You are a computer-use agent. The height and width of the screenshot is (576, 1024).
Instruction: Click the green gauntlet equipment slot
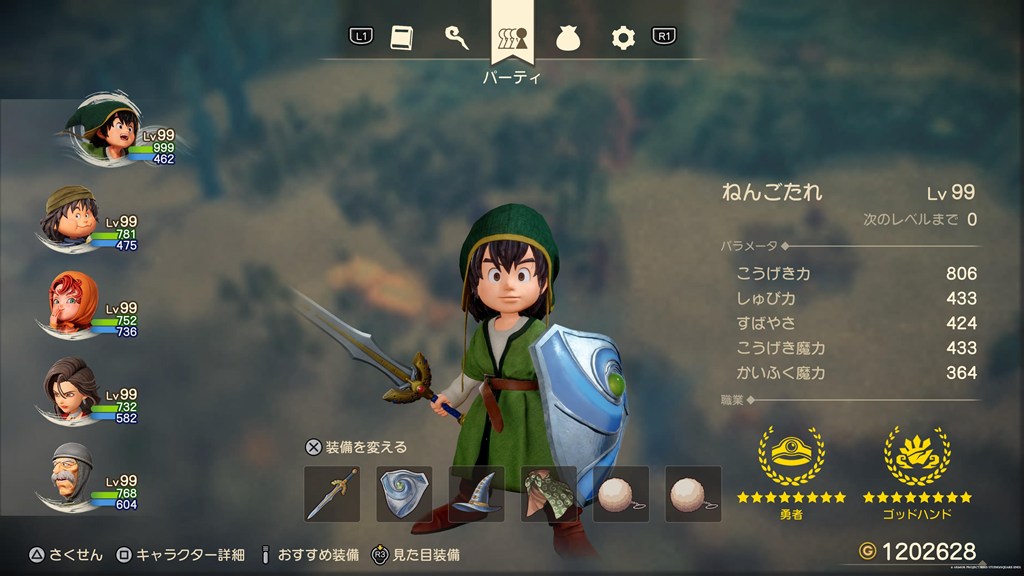tap(549, 494)
